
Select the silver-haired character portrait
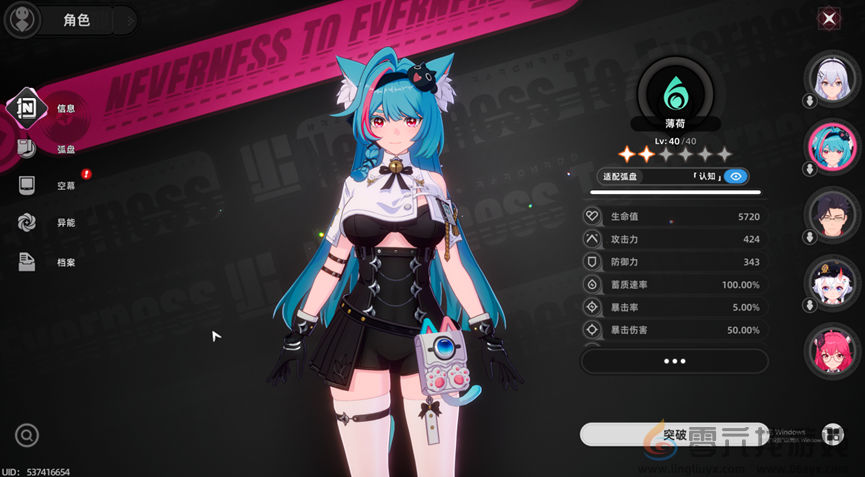[x=832, y=79]
